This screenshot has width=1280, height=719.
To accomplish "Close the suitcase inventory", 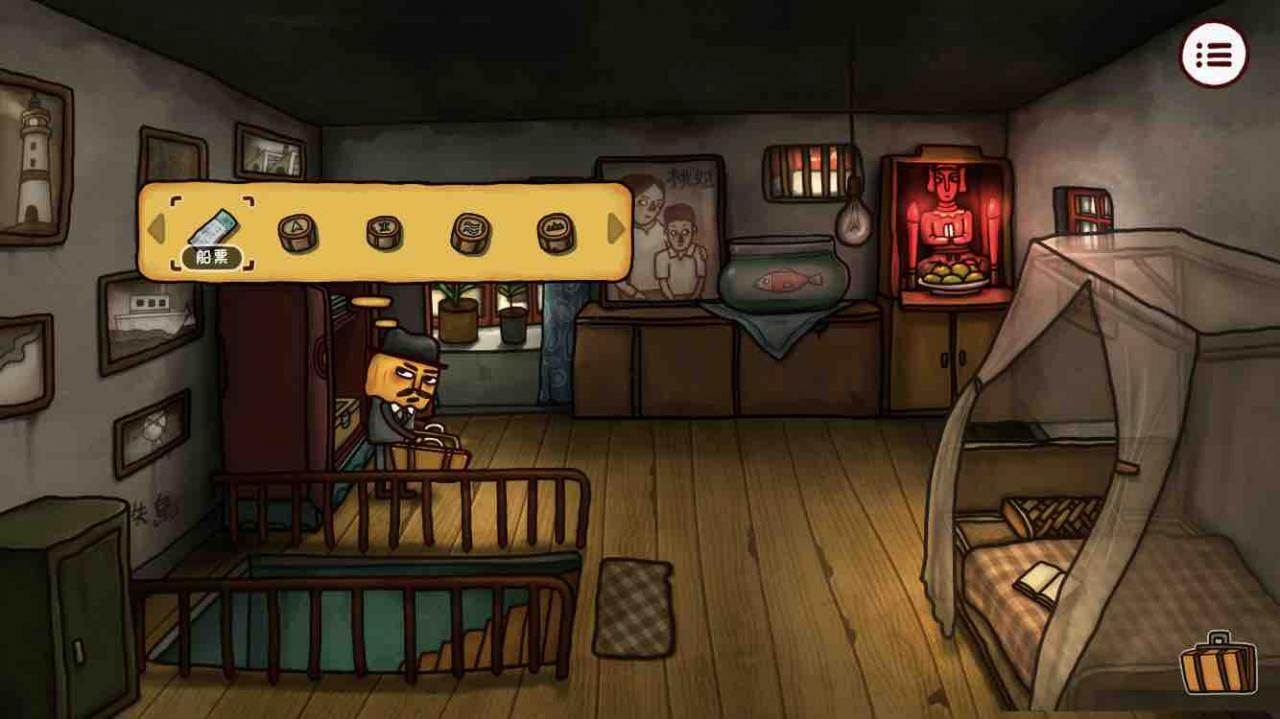I will coord(1217,663).
